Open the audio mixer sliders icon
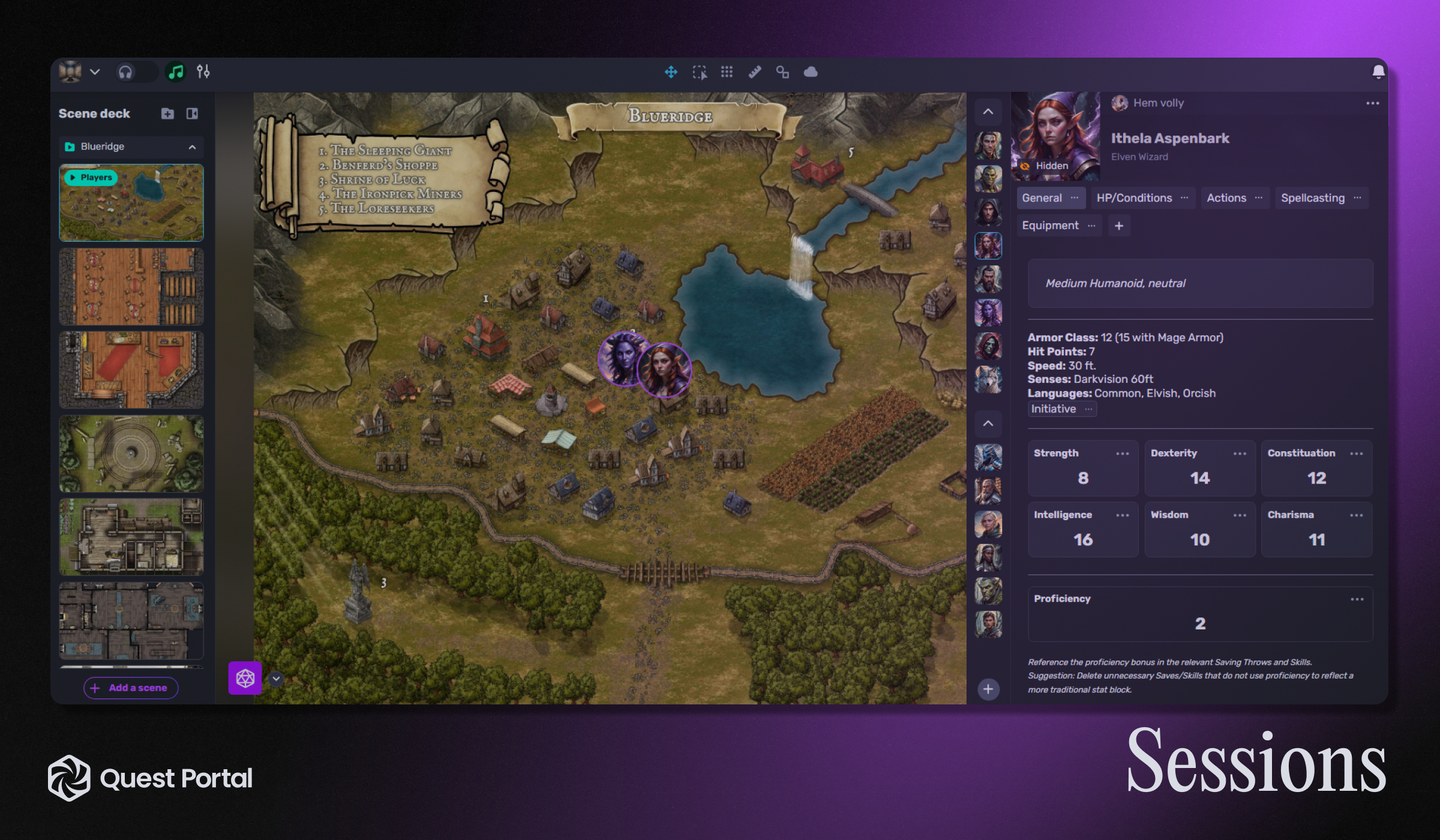The image size is (1440, 840). point(204,71)
